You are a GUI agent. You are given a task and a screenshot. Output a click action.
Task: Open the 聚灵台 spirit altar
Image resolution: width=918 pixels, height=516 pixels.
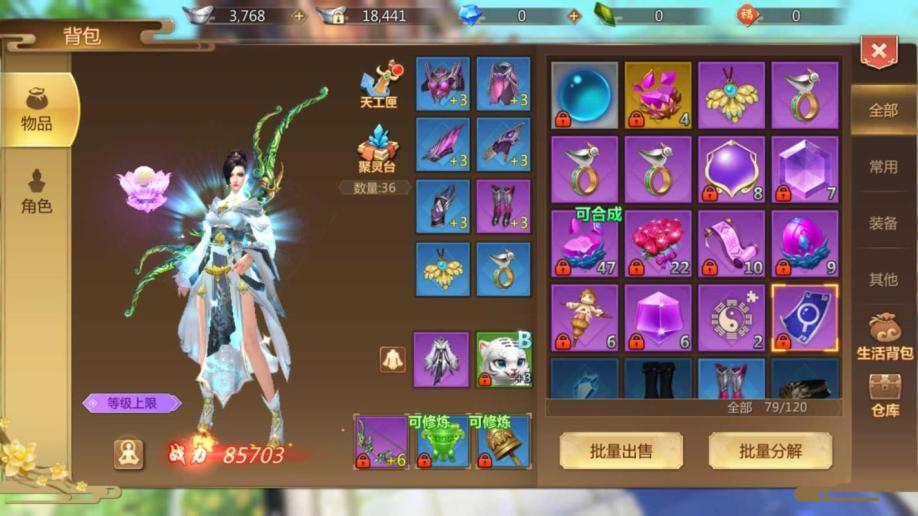pos(379,150)
